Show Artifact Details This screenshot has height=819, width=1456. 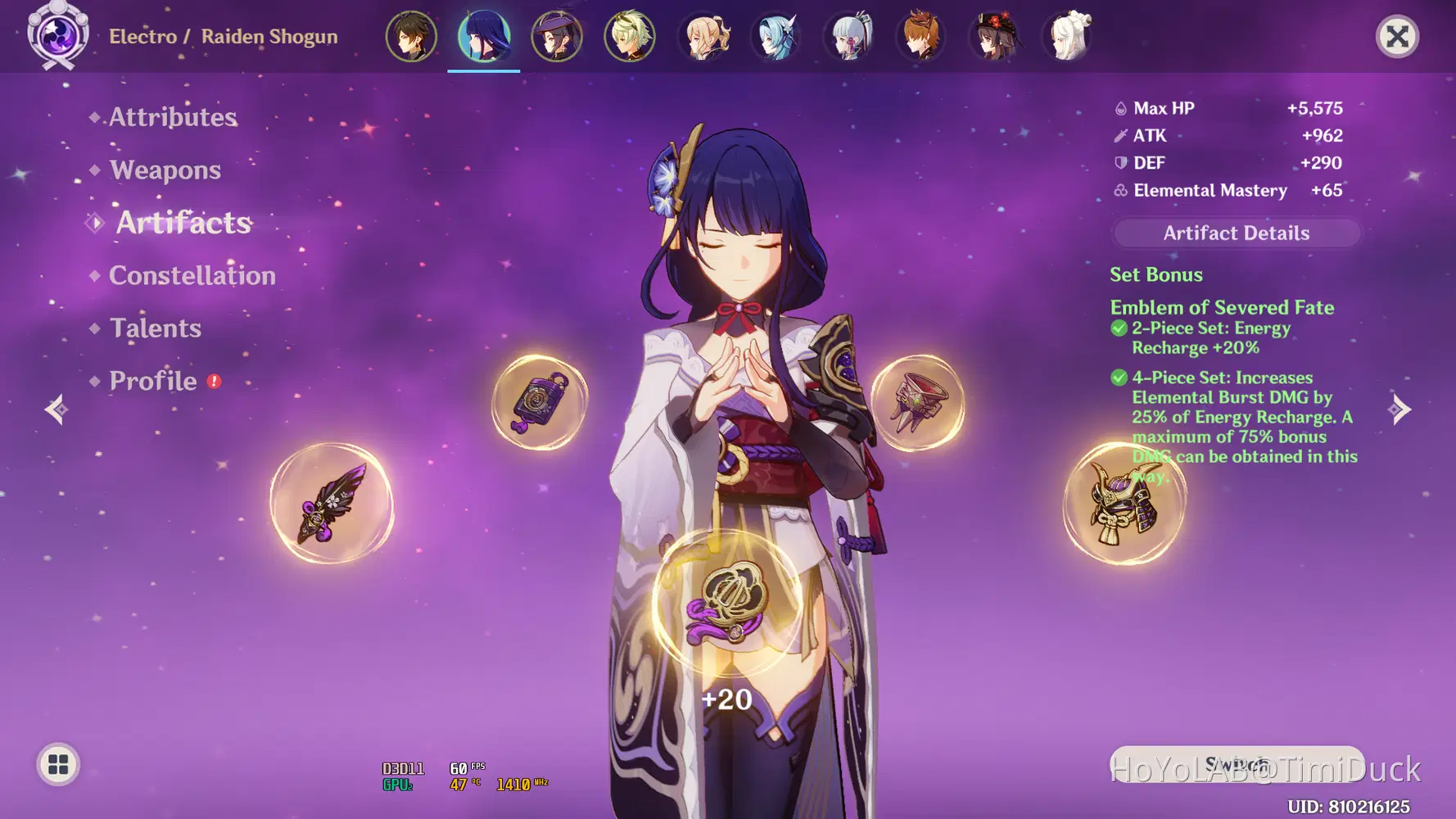(x=1236, y=233)
